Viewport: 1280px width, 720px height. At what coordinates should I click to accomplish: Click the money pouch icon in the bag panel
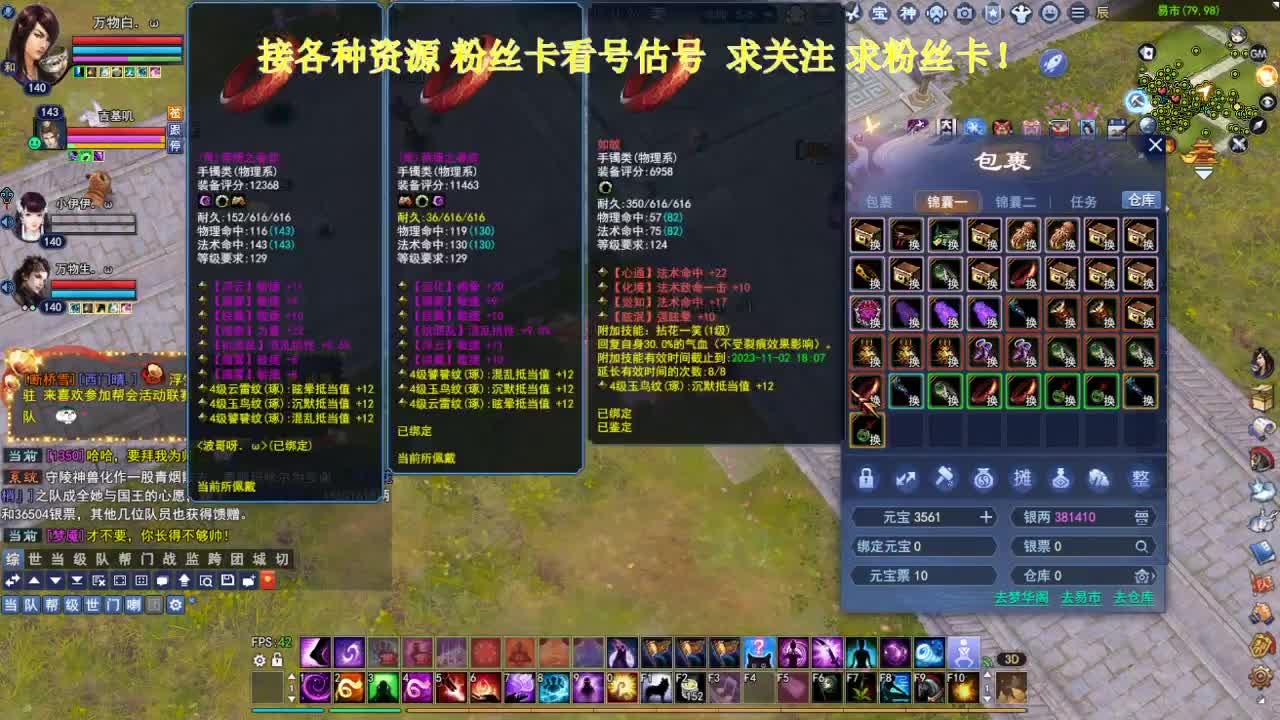[x=984, y=479]
